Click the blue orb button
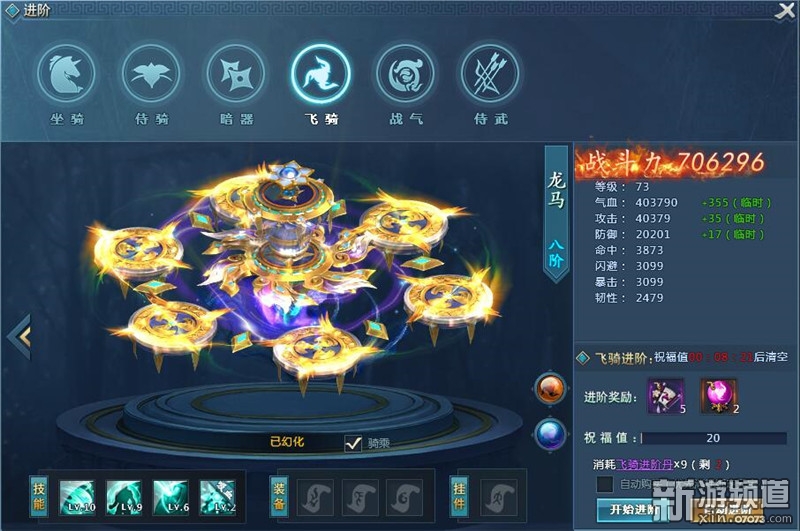 point(550,433)
